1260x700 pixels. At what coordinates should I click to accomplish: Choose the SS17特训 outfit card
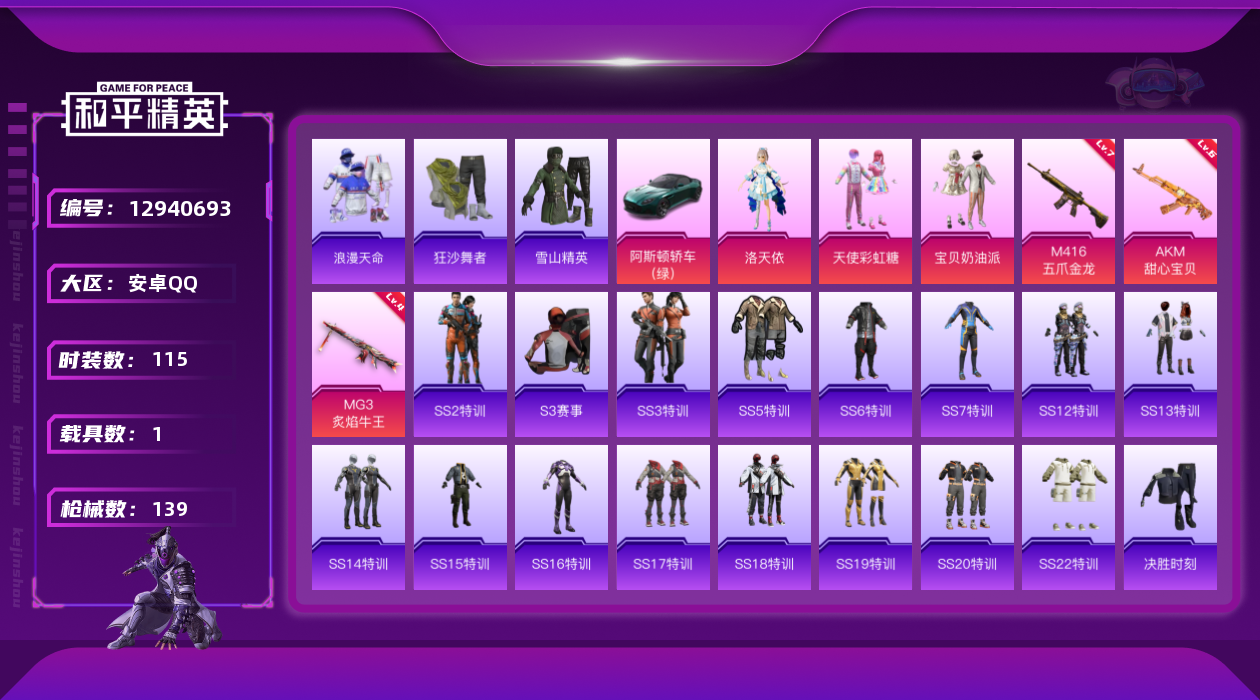663,517
